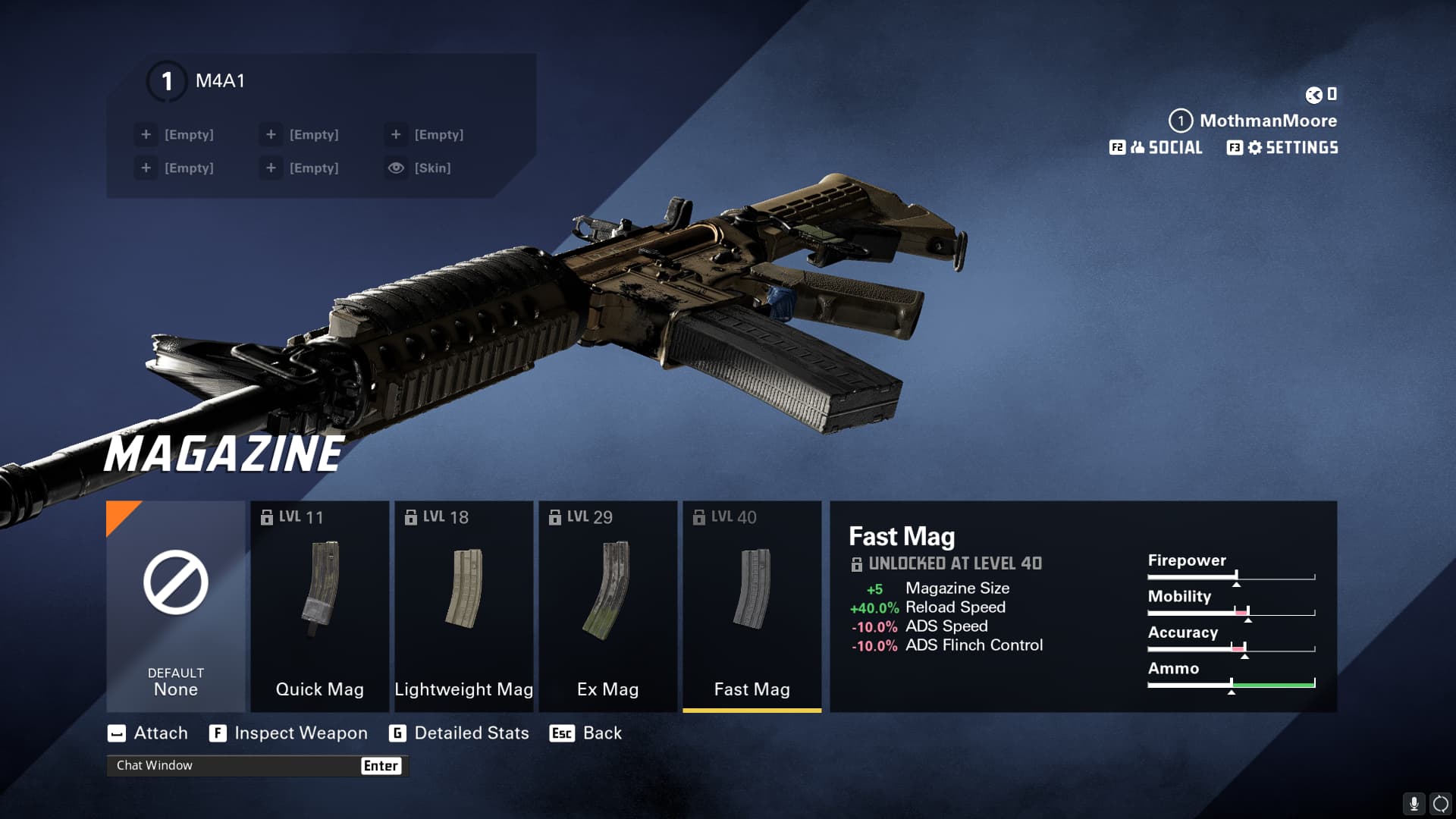Focus the Chat Window input box
1456x819 pixels.
tap(235, 766)
